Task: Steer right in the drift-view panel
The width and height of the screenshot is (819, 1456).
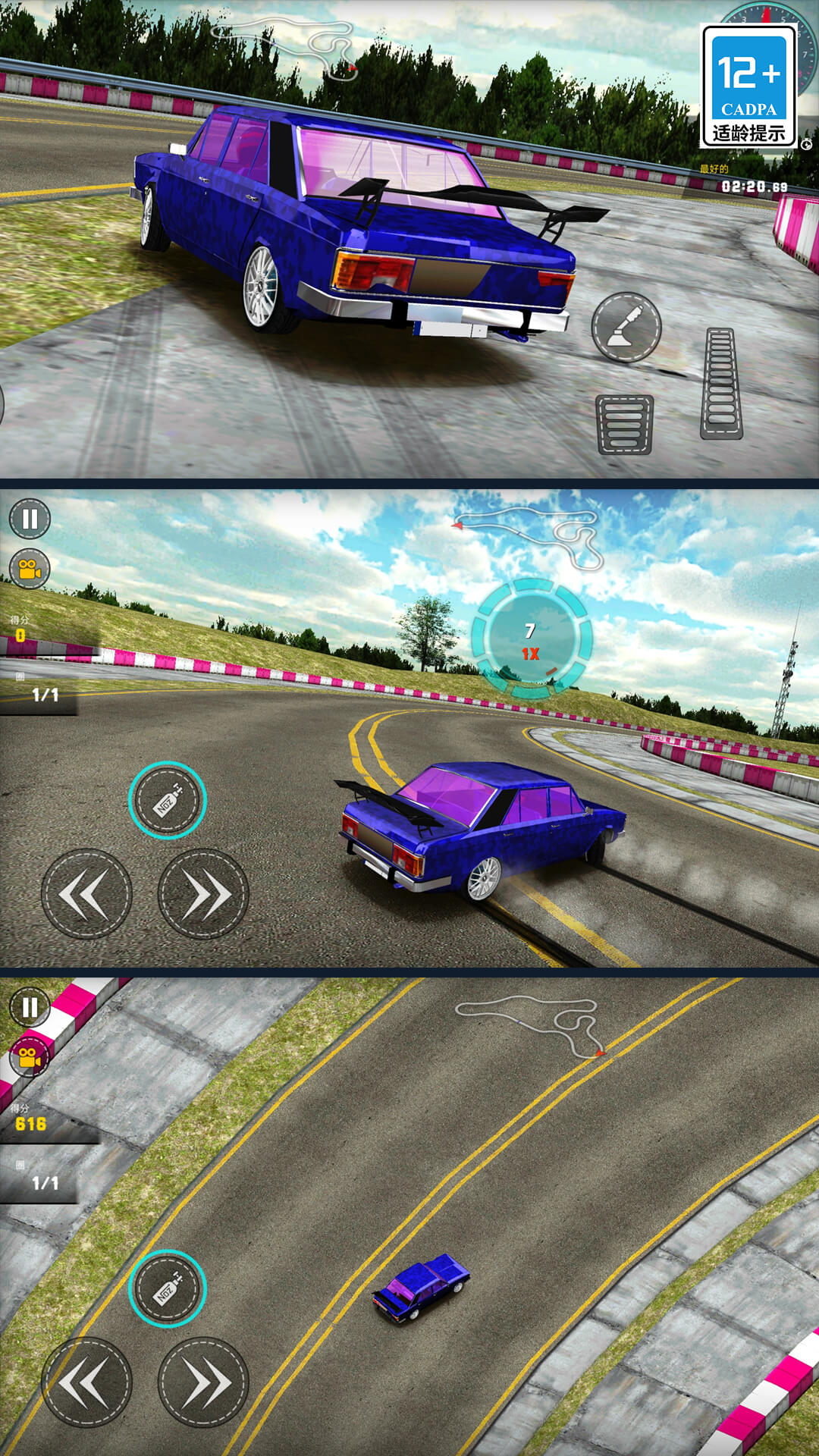Action: tap(203, 894)
